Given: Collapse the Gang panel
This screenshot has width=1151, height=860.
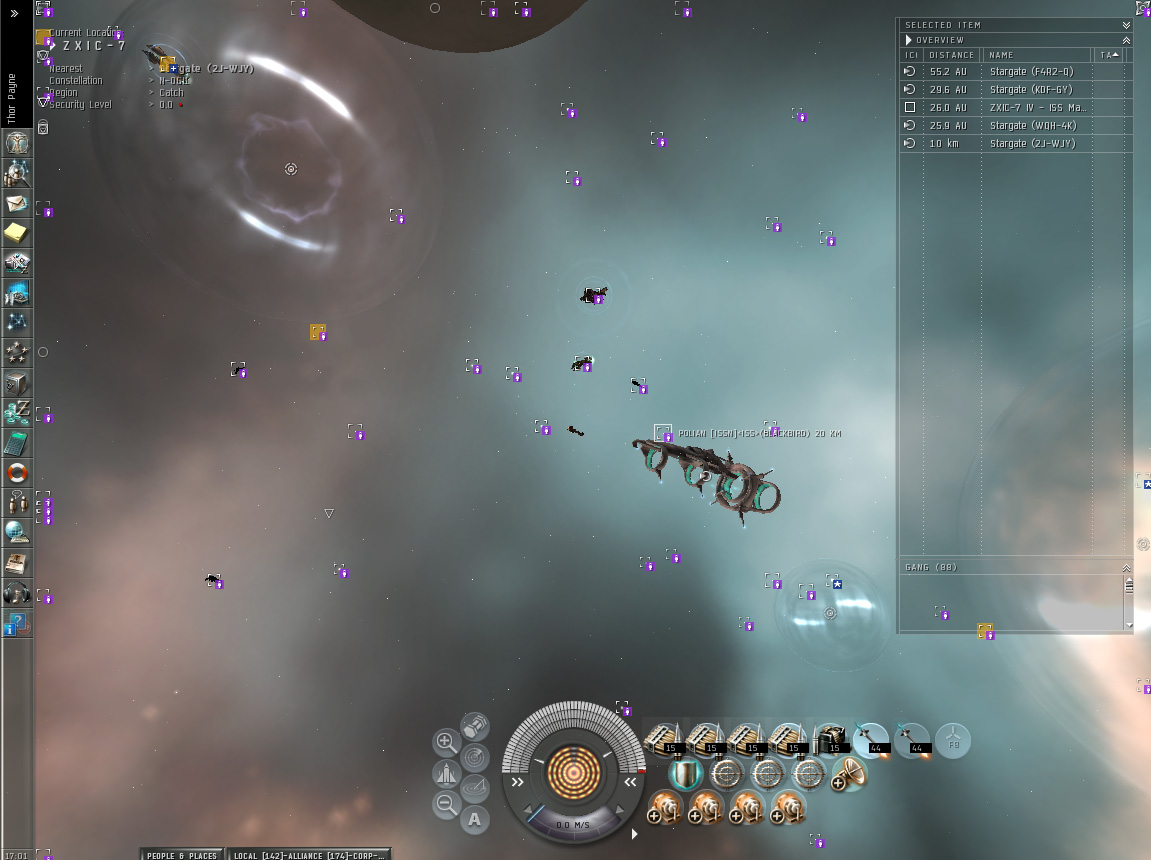Looking at the screenshot, I should [1126, 567].
